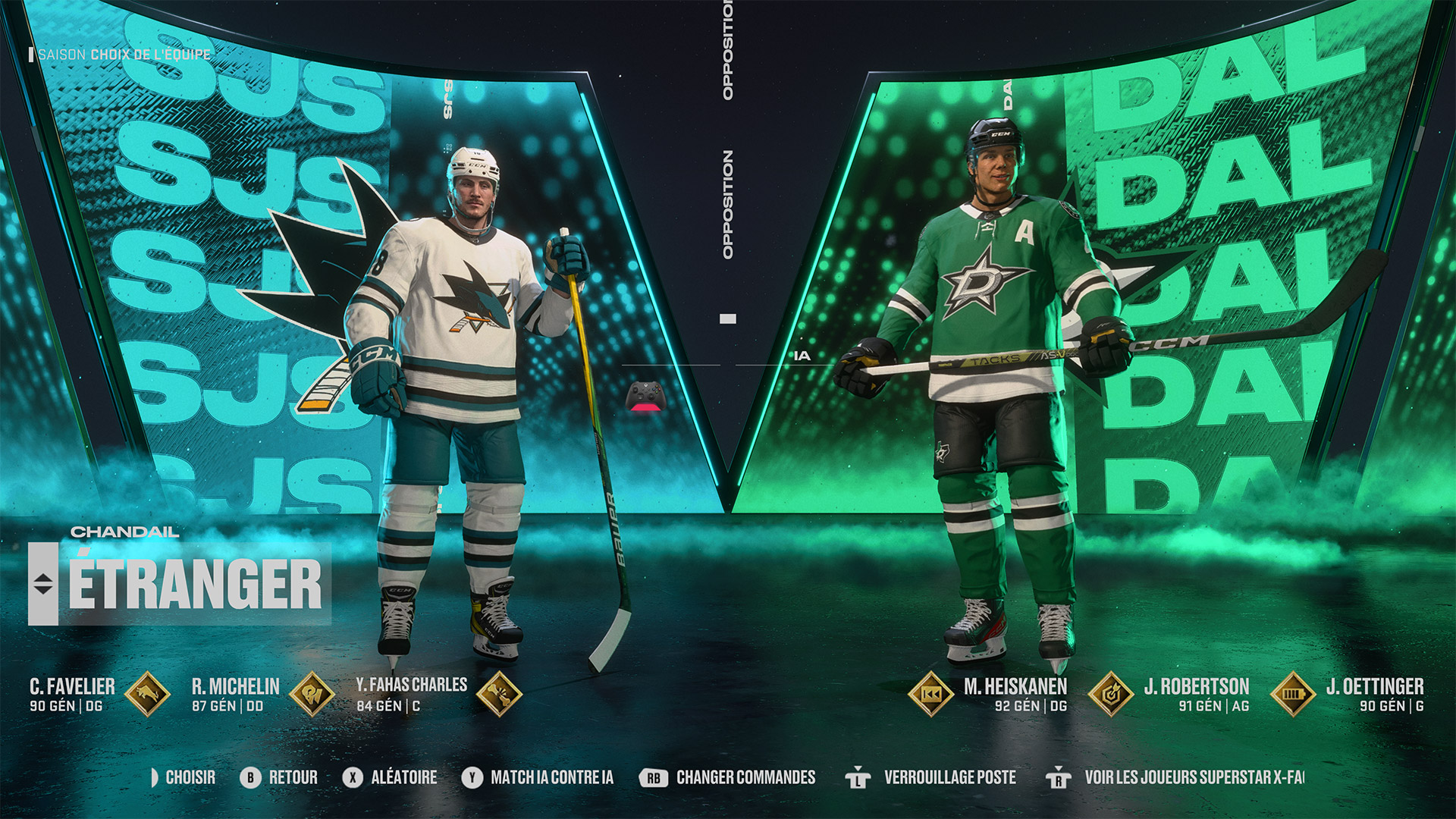Change jersey with the Étranger selector arrows

coord(43,584)
